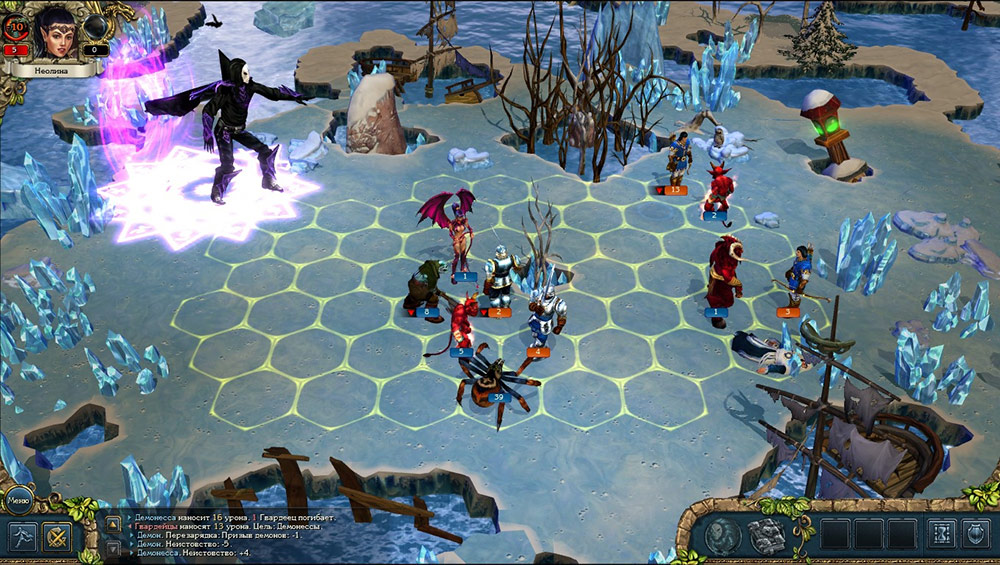Viewport: 1000px width, 565px height.
Task: Select the giant spider unit with 39 stack
Action: point(490,380)
